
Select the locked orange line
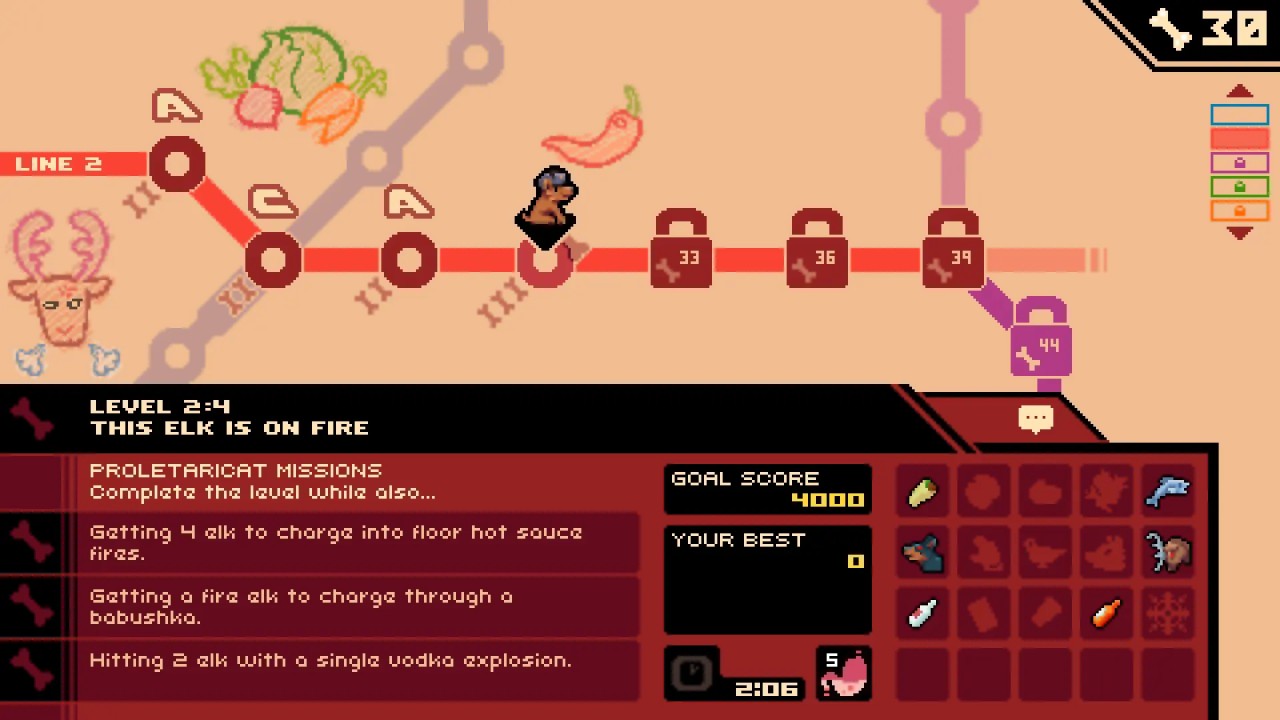[1239, 211]
